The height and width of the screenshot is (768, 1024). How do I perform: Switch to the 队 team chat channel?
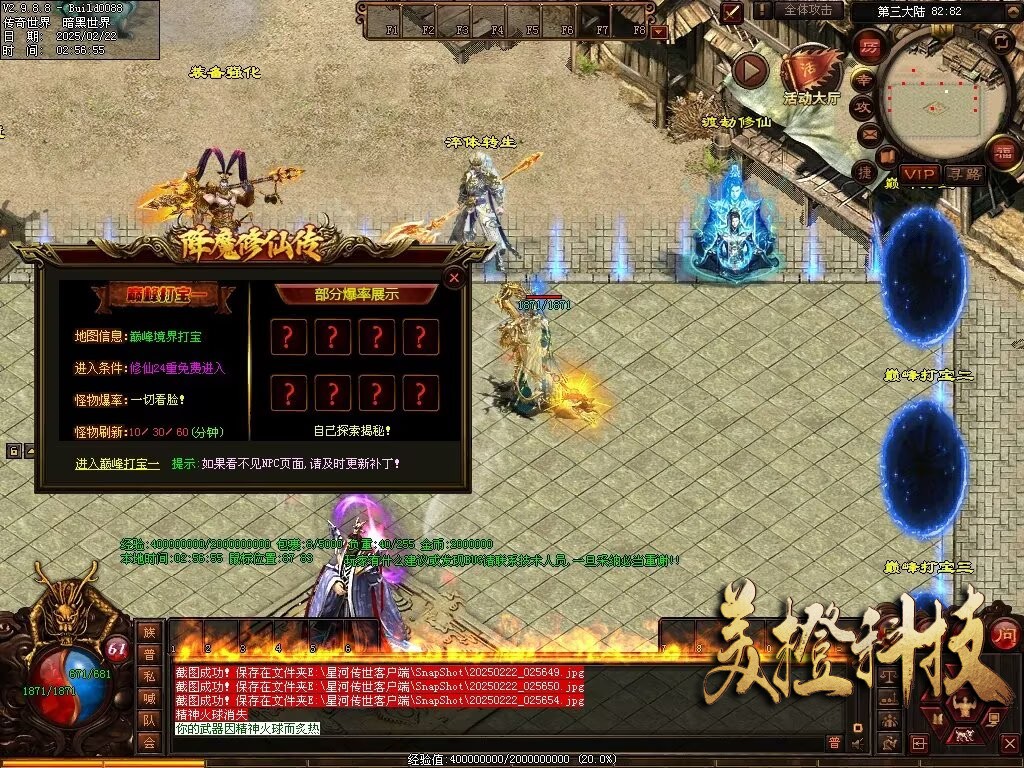[x=149, y=720]
